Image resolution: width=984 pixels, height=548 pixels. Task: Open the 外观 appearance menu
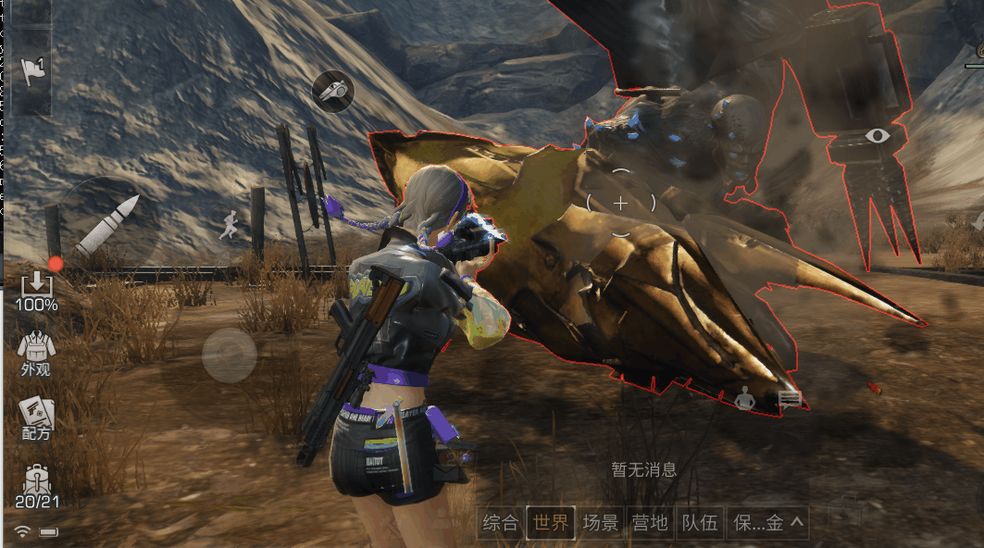[35, 353]
